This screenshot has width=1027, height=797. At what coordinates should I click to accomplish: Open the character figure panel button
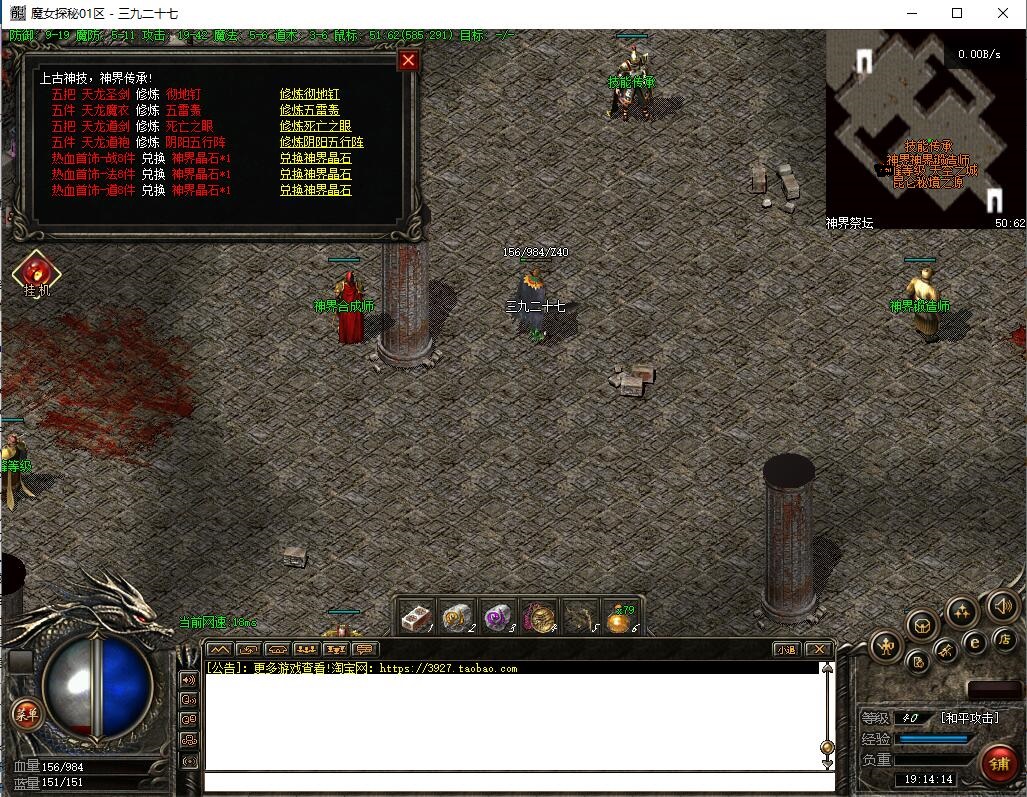click(x=886, y=646)
